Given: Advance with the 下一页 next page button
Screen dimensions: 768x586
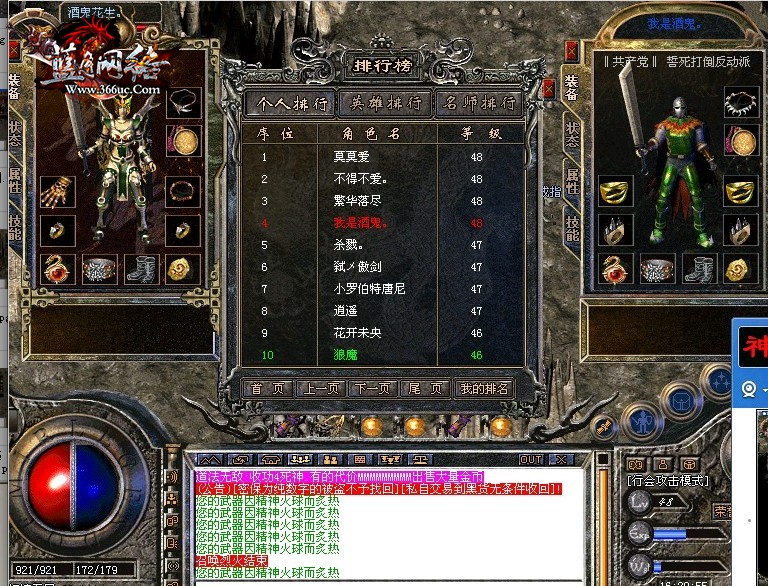Looking at the screenshot, I should (x=372, y=389).
